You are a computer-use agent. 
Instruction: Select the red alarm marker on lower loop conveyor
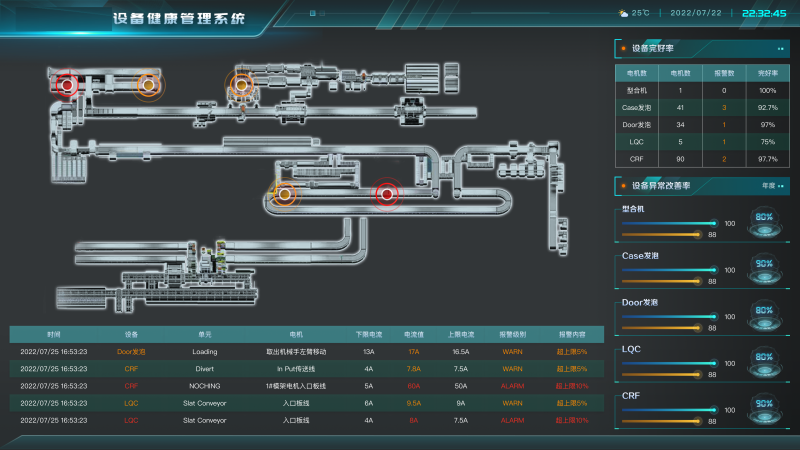click(386, 194)
